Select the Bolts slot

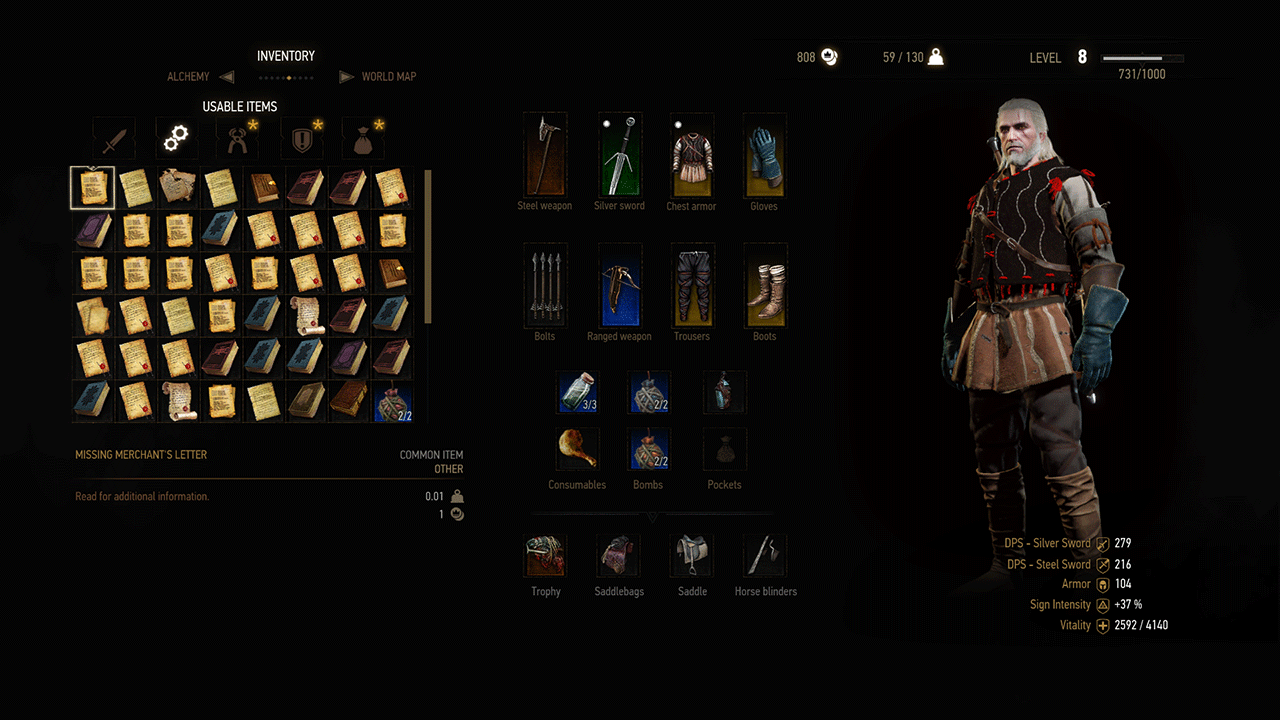click(x=545, y=285)
